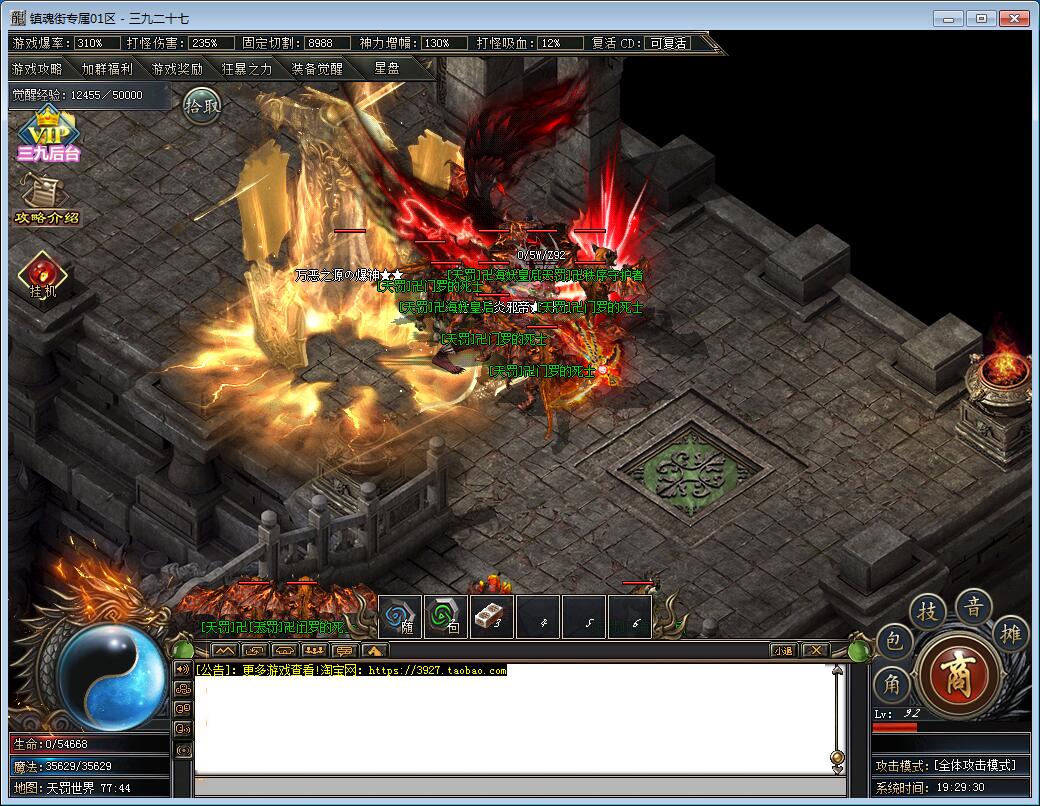Open the 狂暴之力 berserk power menu
Viewport: 1040px width, 806px height.
coord(247,69)
